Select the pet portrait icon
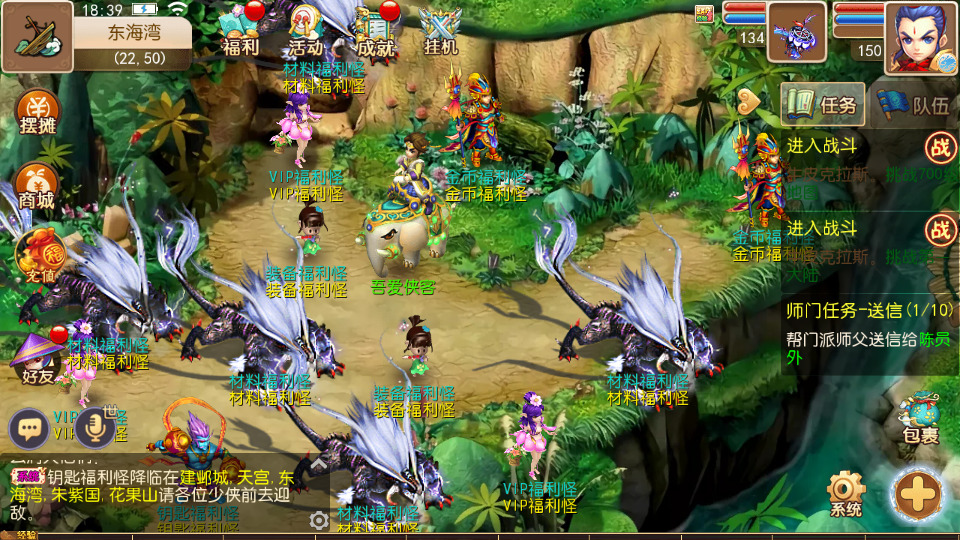The image size is (960, 540). (796, 32)
